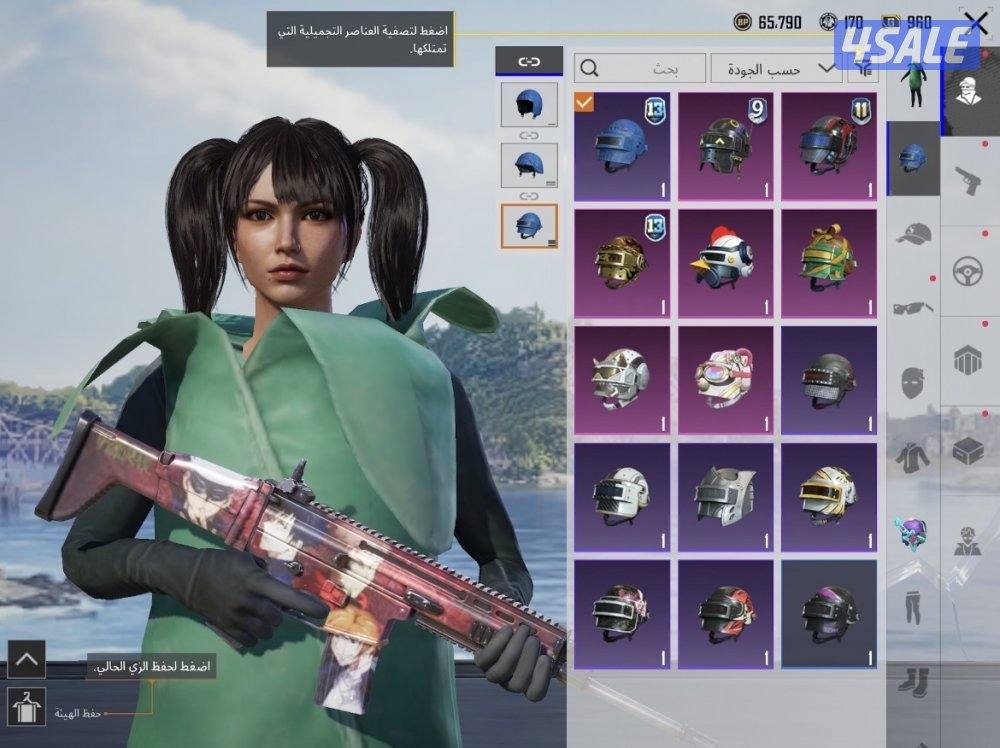The height and width of the screenshot is (748, 1000).
Task: Open the glasses category
Action: (x=913, y=308)
